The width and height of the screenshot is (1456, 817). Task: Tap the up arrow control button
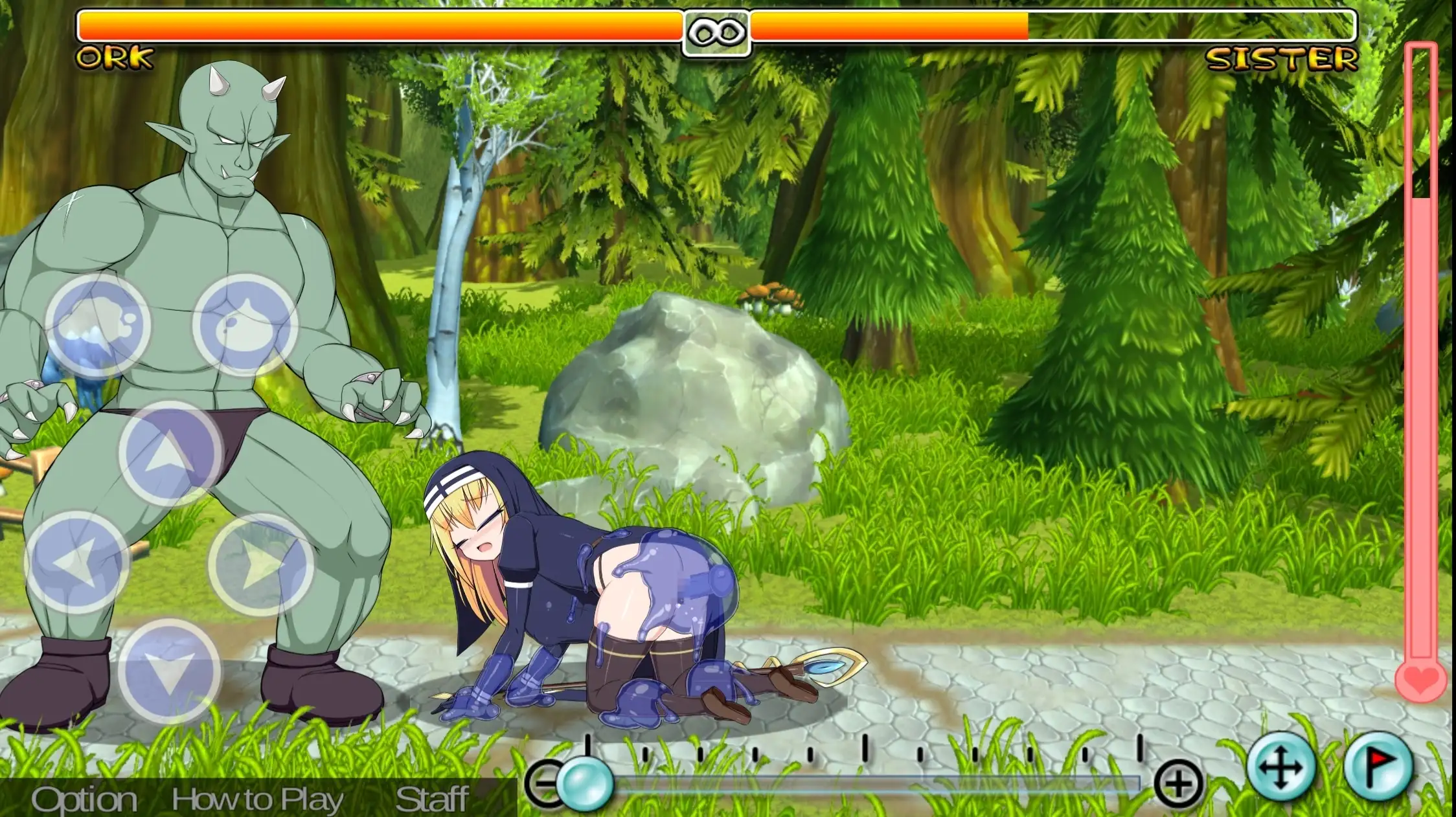click(x=170, y=453)
